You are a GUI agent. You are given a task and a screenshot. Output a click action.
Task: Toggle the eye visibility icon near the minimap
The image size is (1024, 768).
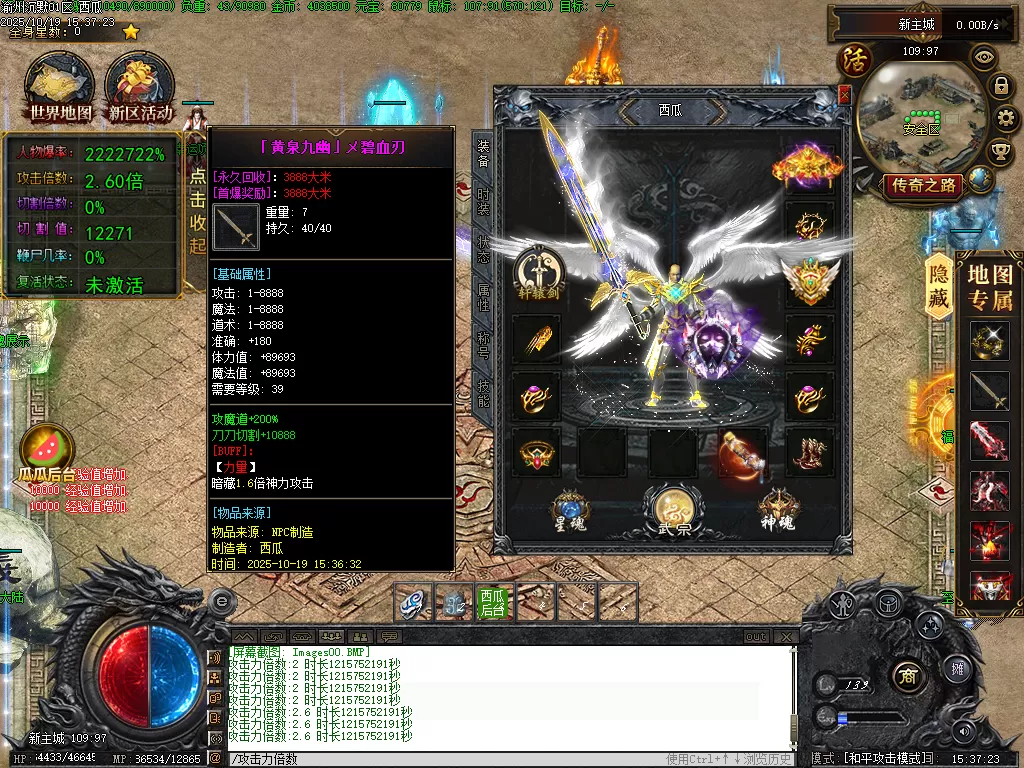click(984, 57)
